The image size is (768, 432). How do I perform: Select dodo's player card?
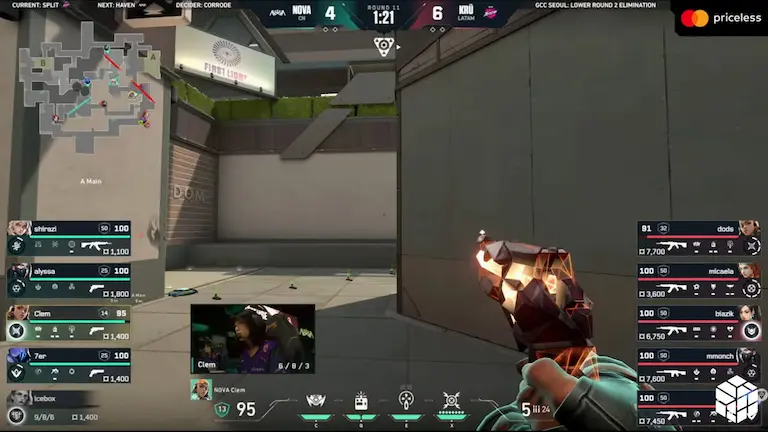699,238
